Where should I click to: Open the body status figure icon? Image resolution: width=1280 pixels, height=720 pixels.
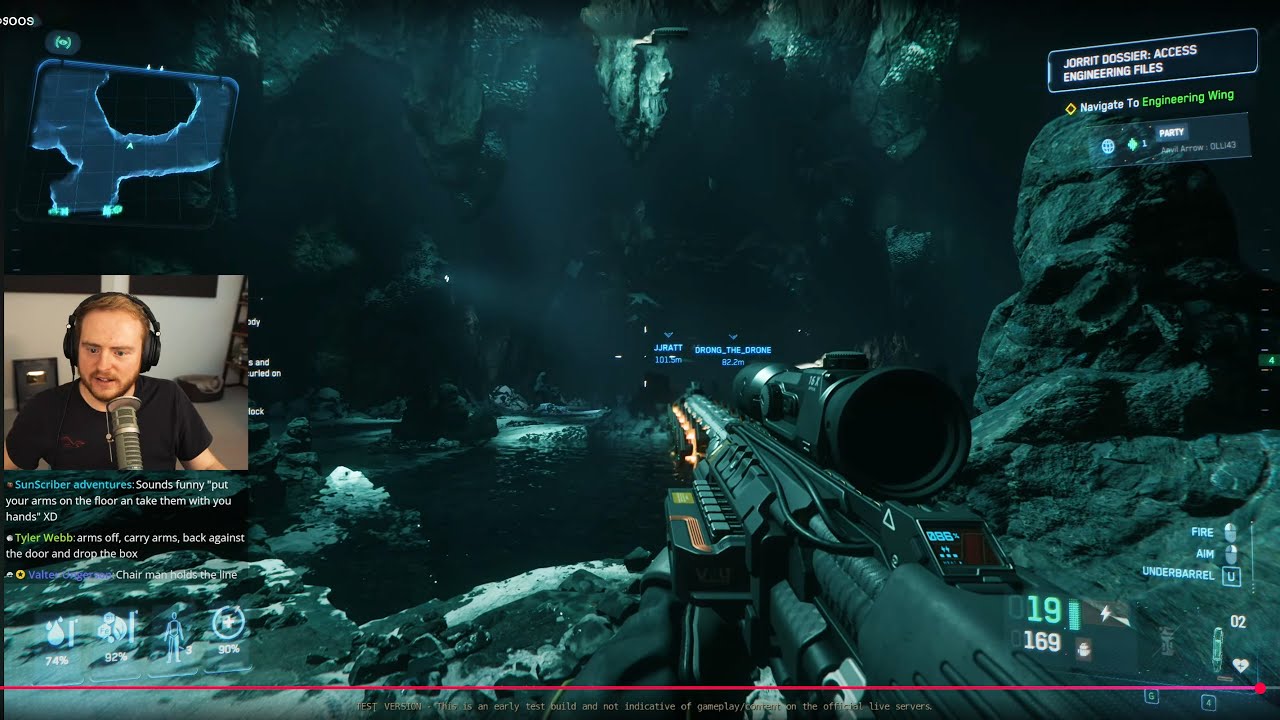(x=173, y=630)
